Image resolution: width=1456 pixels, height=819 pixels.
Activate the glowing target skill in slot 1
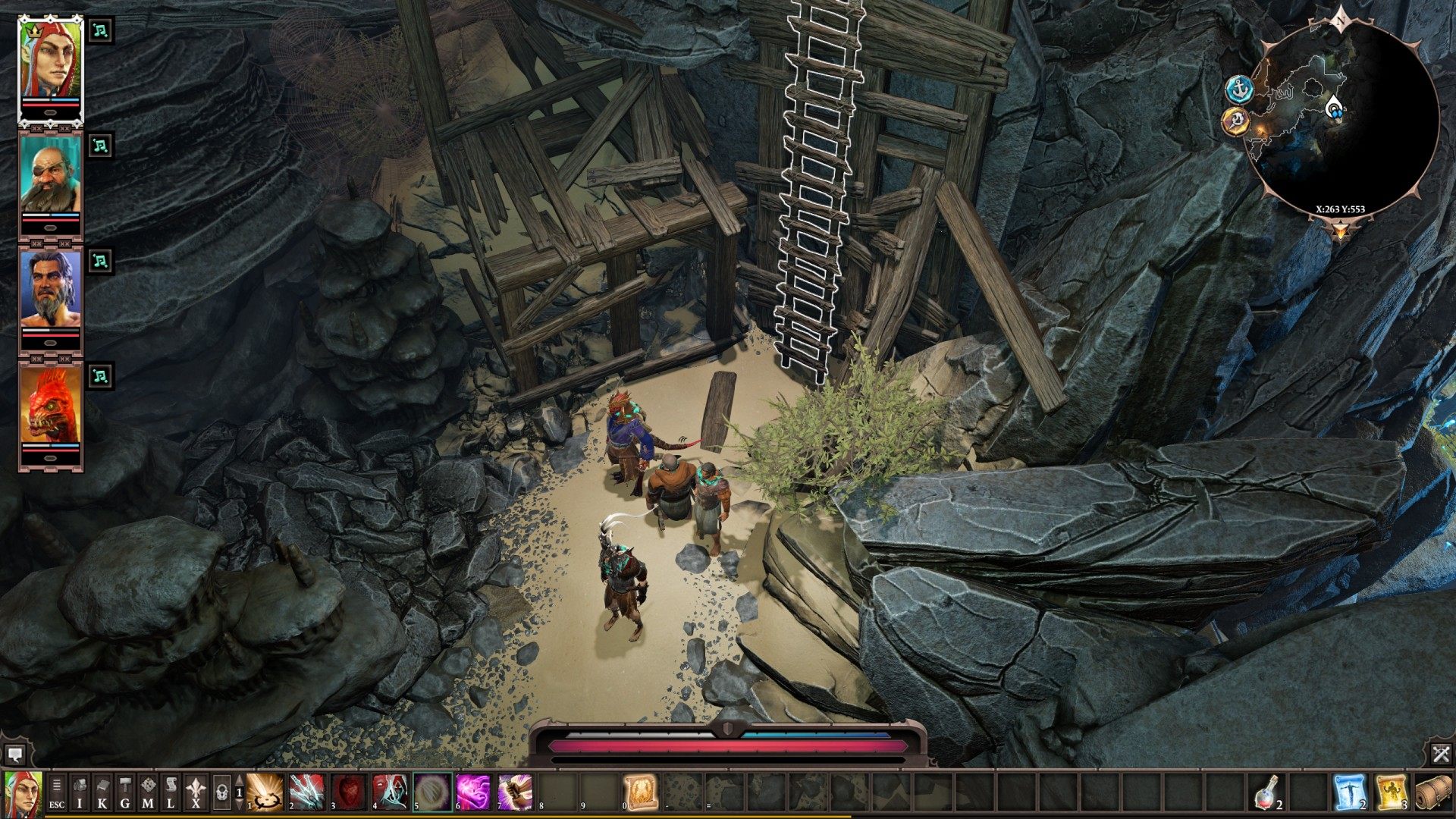point(265,792)
